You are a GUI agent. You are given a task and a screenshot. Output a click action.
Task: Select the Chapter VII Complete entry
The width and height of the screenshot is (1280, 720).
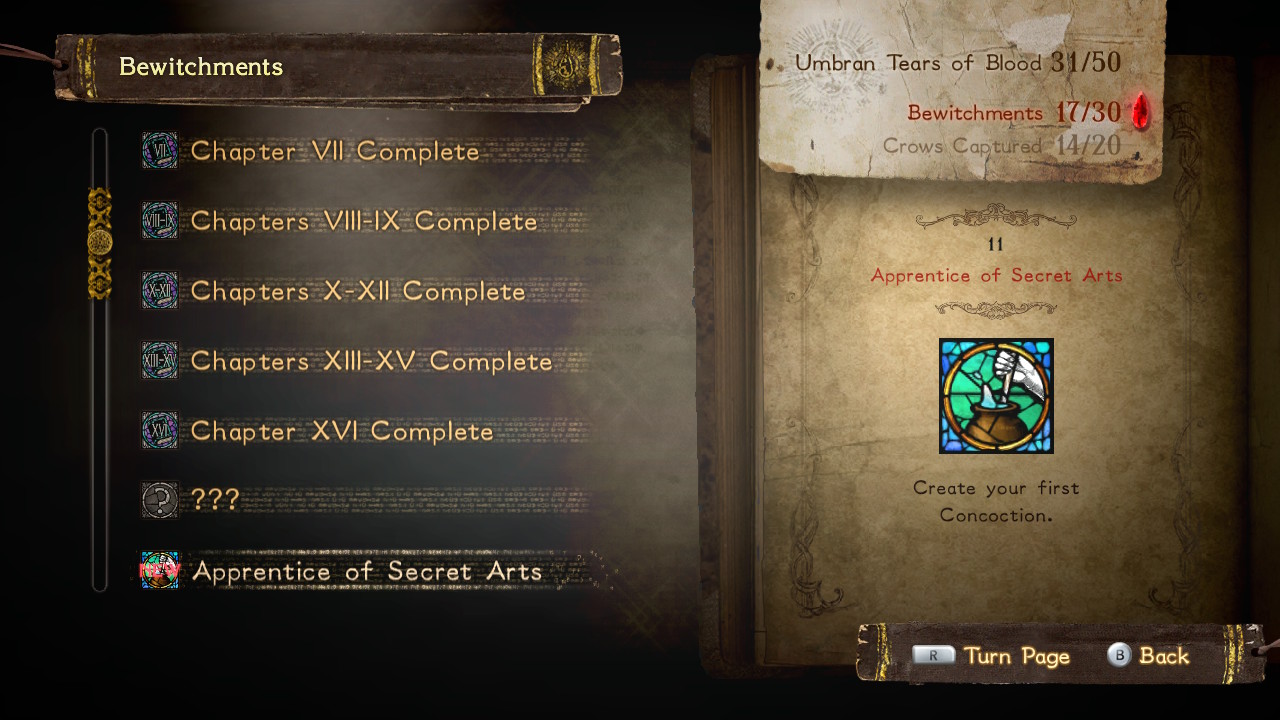335,152
